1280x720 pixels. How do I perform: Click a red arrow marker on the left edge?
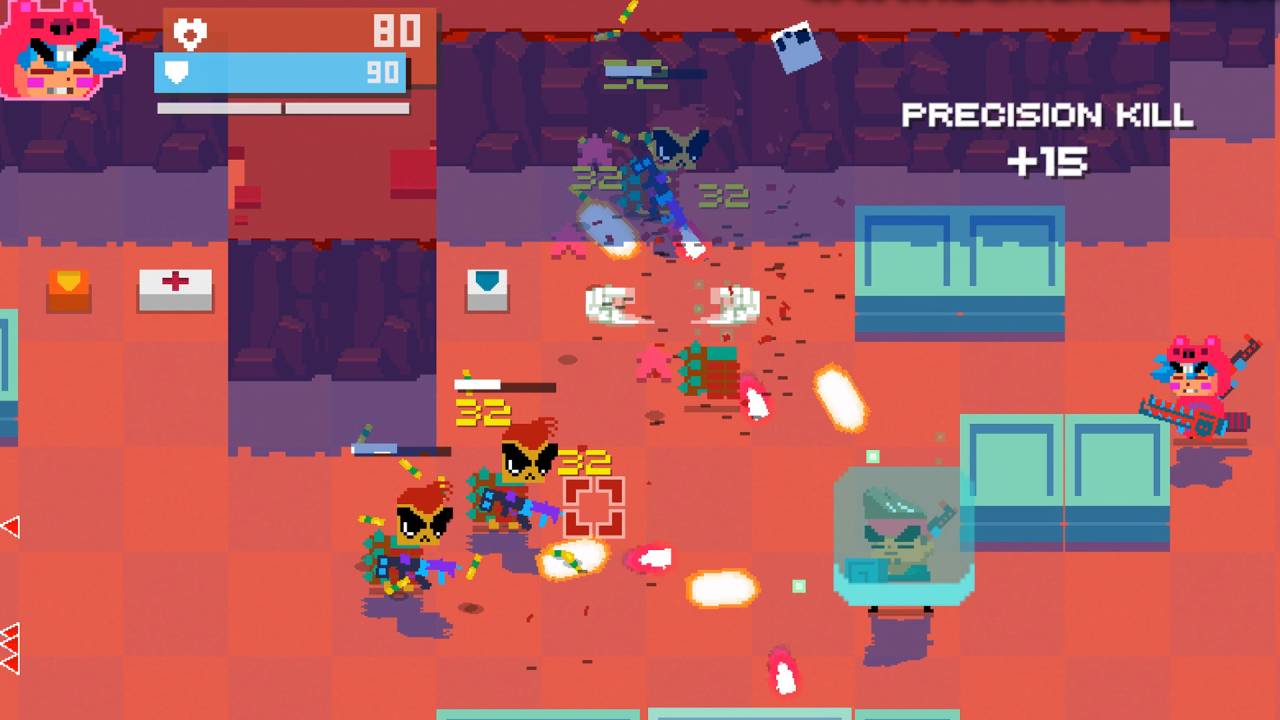(8, 525)
